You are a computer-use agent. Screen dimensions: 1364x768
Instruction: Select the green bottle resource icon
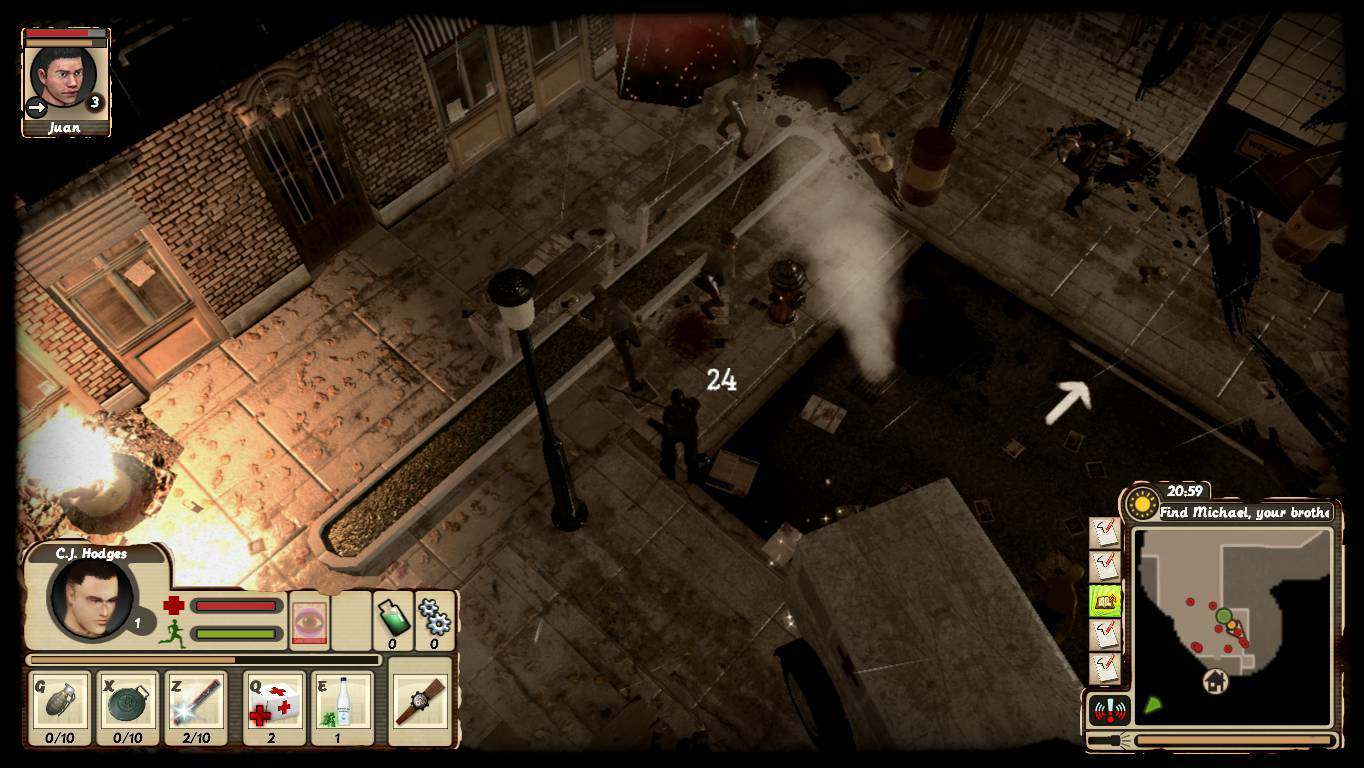392,619
